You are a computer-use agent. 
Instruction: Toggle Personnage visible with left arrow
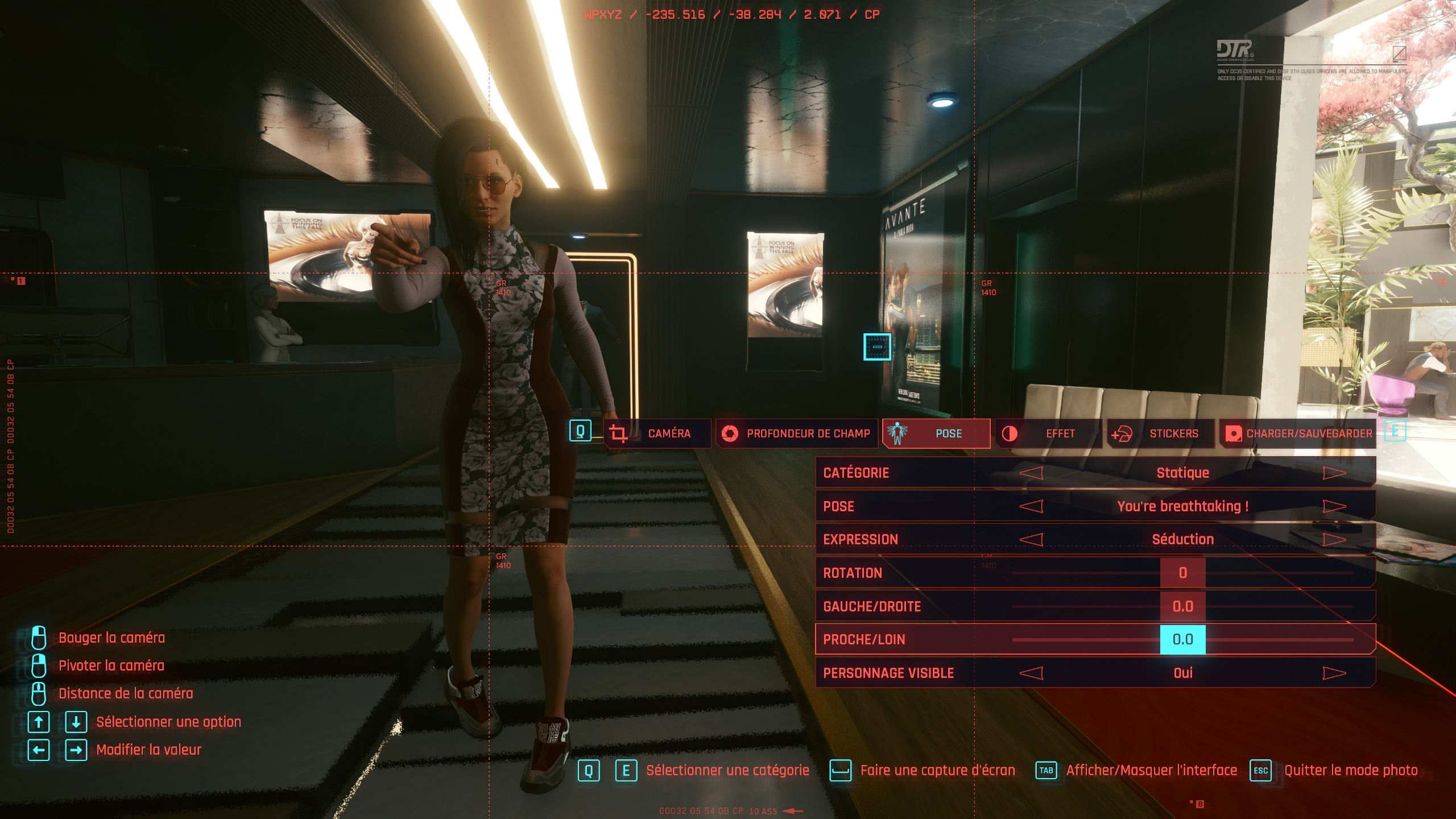pyautogui.click(x=1031, y=673)
